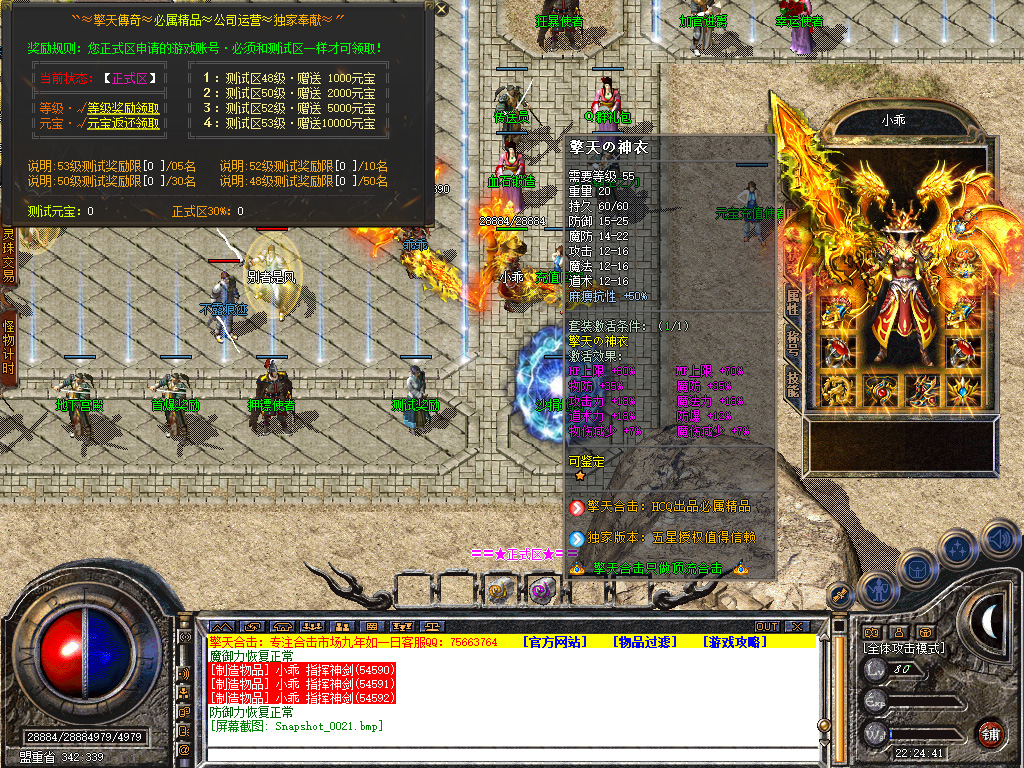This screenshot has height=768, width=1024.
Task: Select the golden dragon medal equipment slot
Action: [838, 389]
